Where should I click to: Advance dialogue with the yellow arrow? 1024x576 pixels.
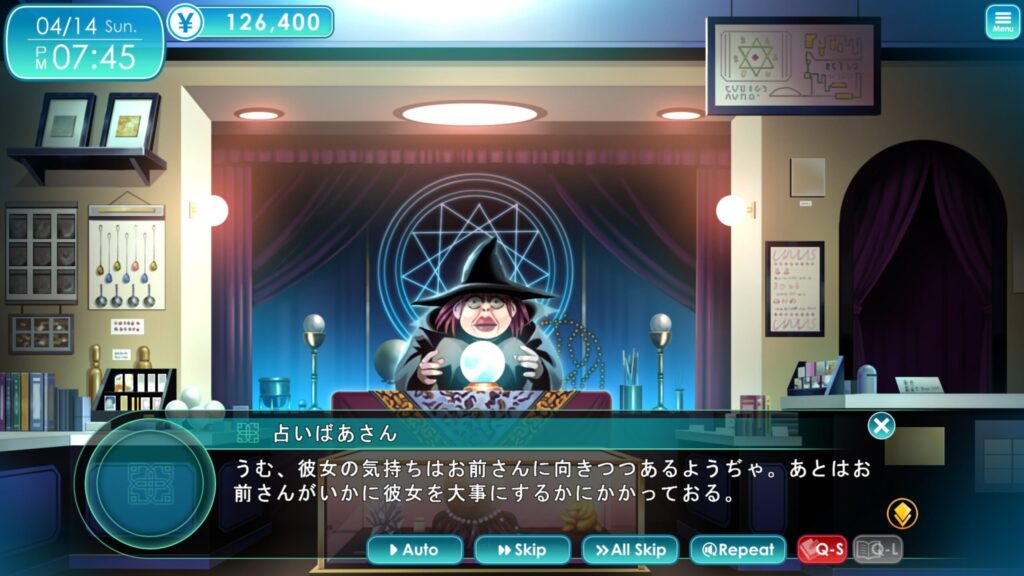click(x=902, y=514)
